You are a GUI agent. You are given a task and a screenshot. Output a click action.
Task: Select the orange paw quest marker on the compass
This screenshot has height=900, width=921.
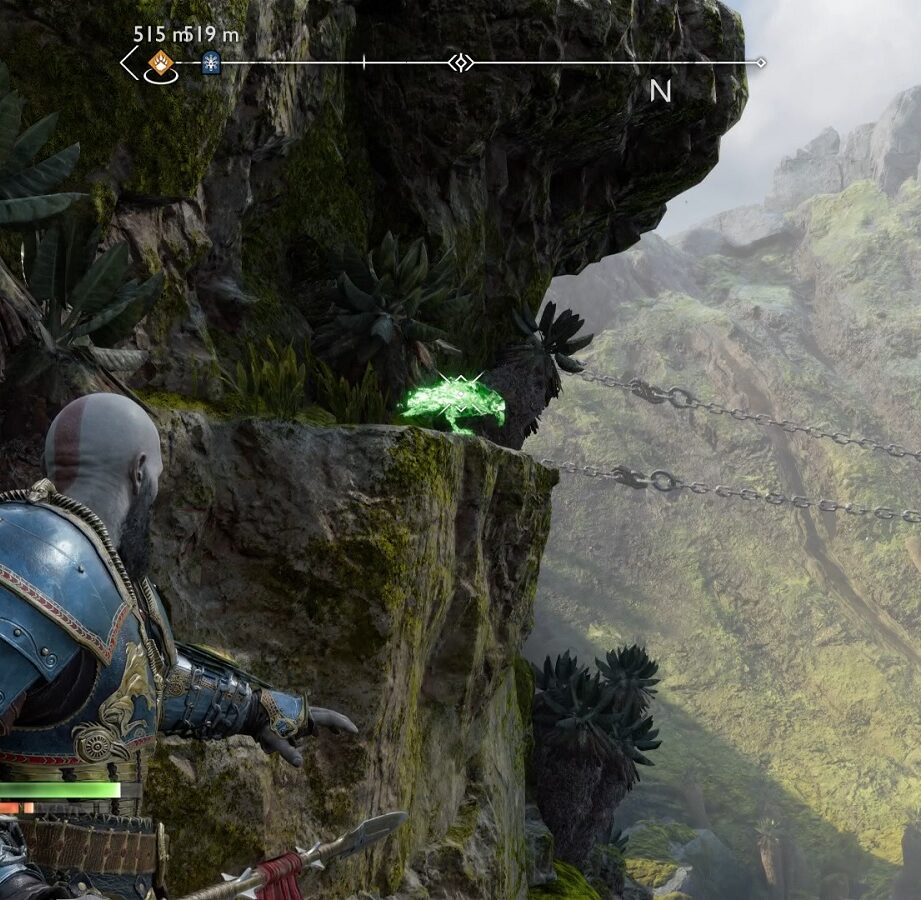pyautogui.click(x=160, y=63)
